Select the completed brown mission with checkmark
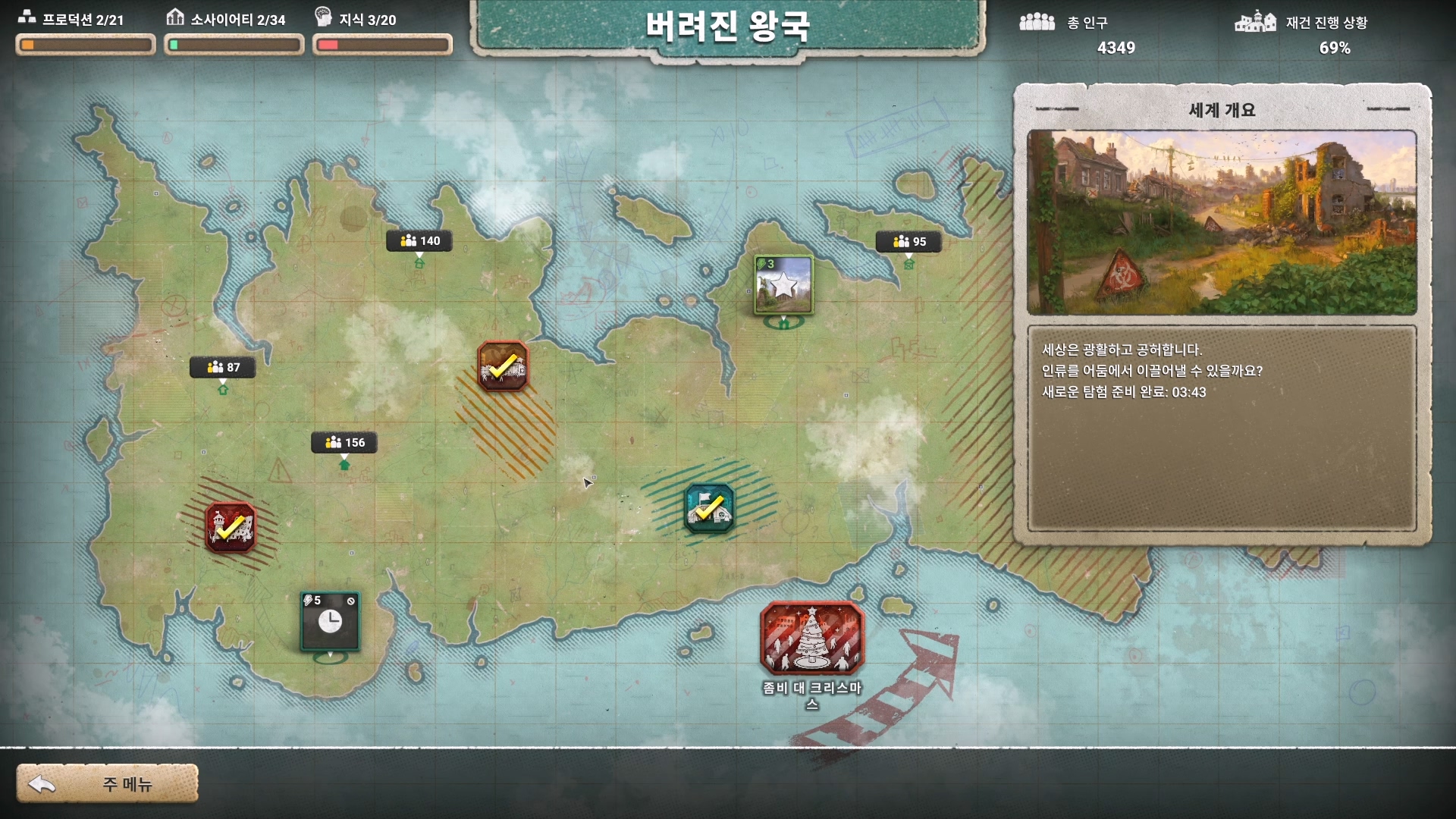 (503, 366)
